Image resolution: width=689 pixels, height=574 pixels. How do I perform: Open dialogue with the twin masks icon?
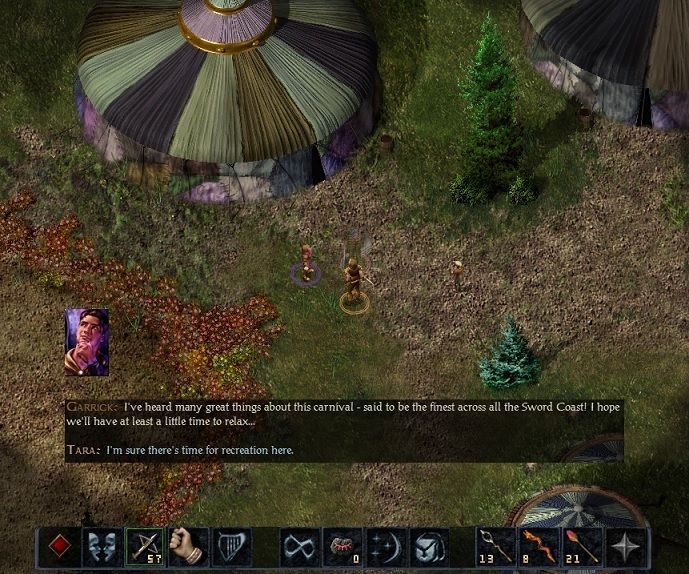[102, 547]
